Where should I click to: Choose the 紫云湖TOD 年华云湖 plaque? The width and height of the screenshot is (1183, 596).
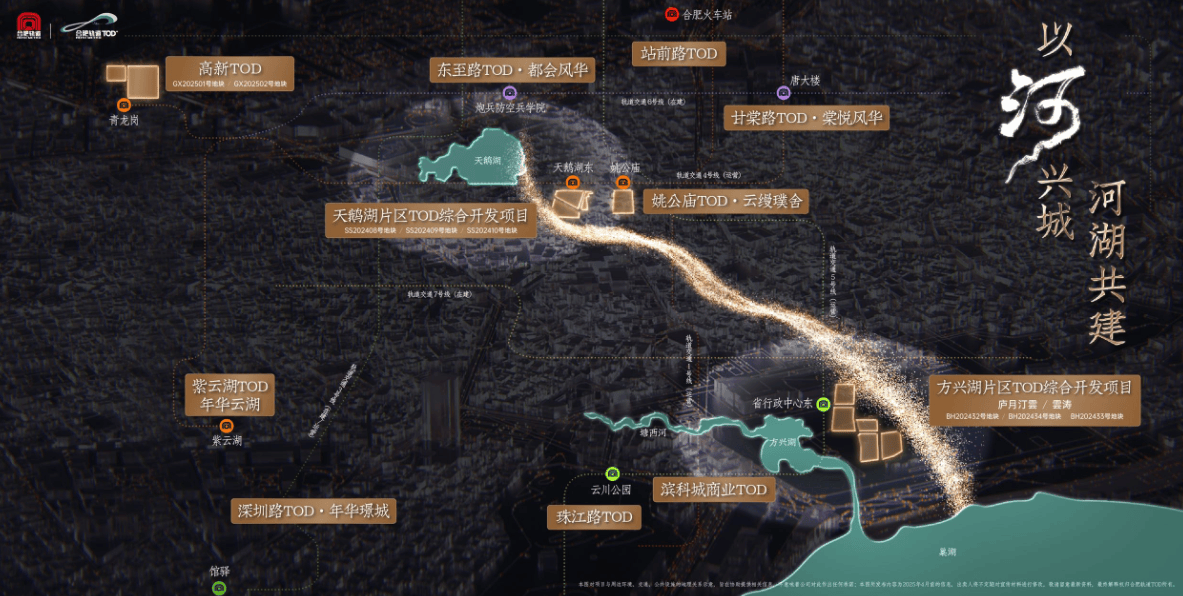pos(230,395)
